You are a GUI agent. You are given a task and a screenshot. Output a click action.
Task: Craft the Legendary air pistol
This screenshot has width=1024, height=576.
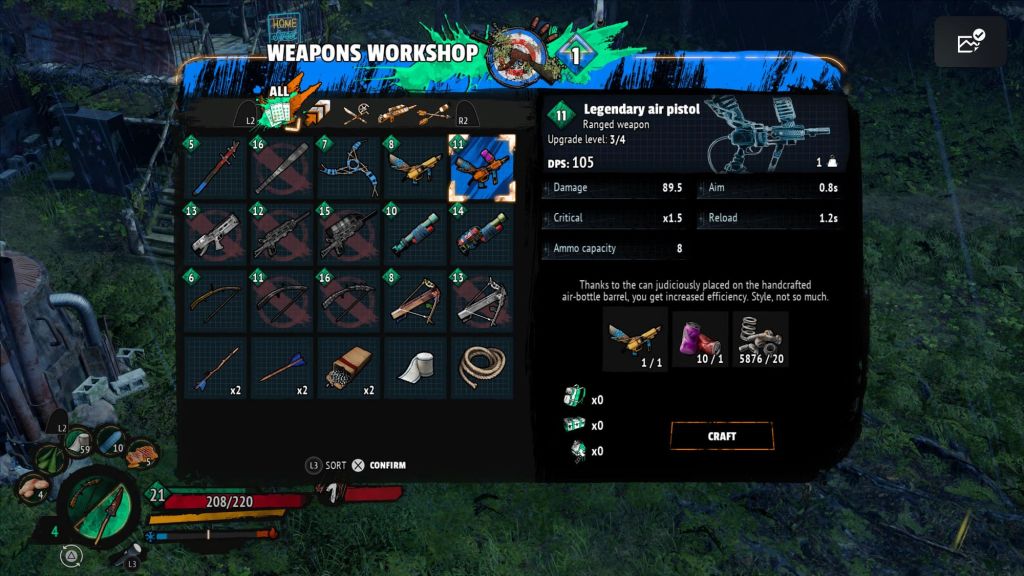(721, 436)
